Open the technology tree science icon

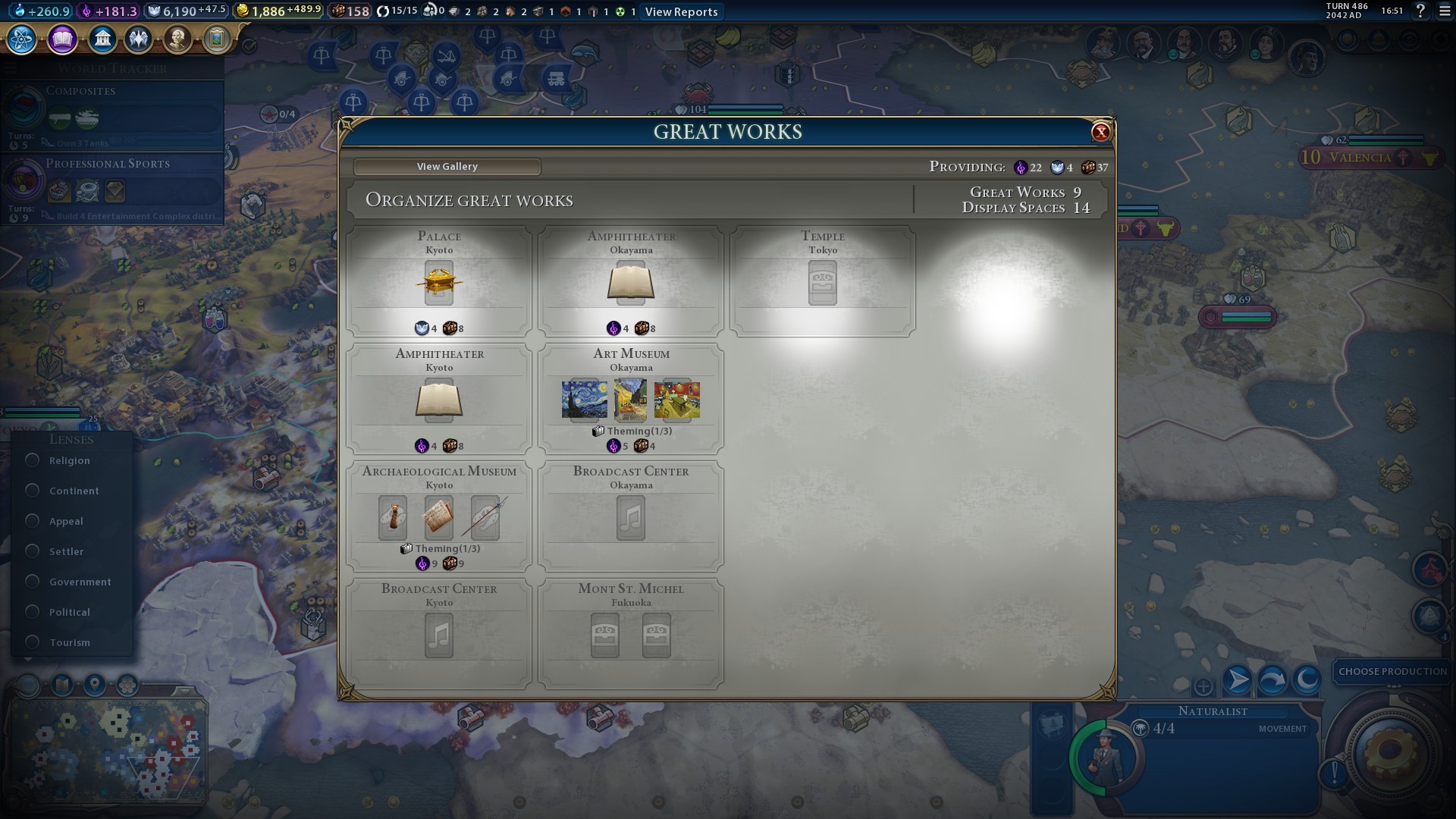pyautogui.click(x=22, y=39)
